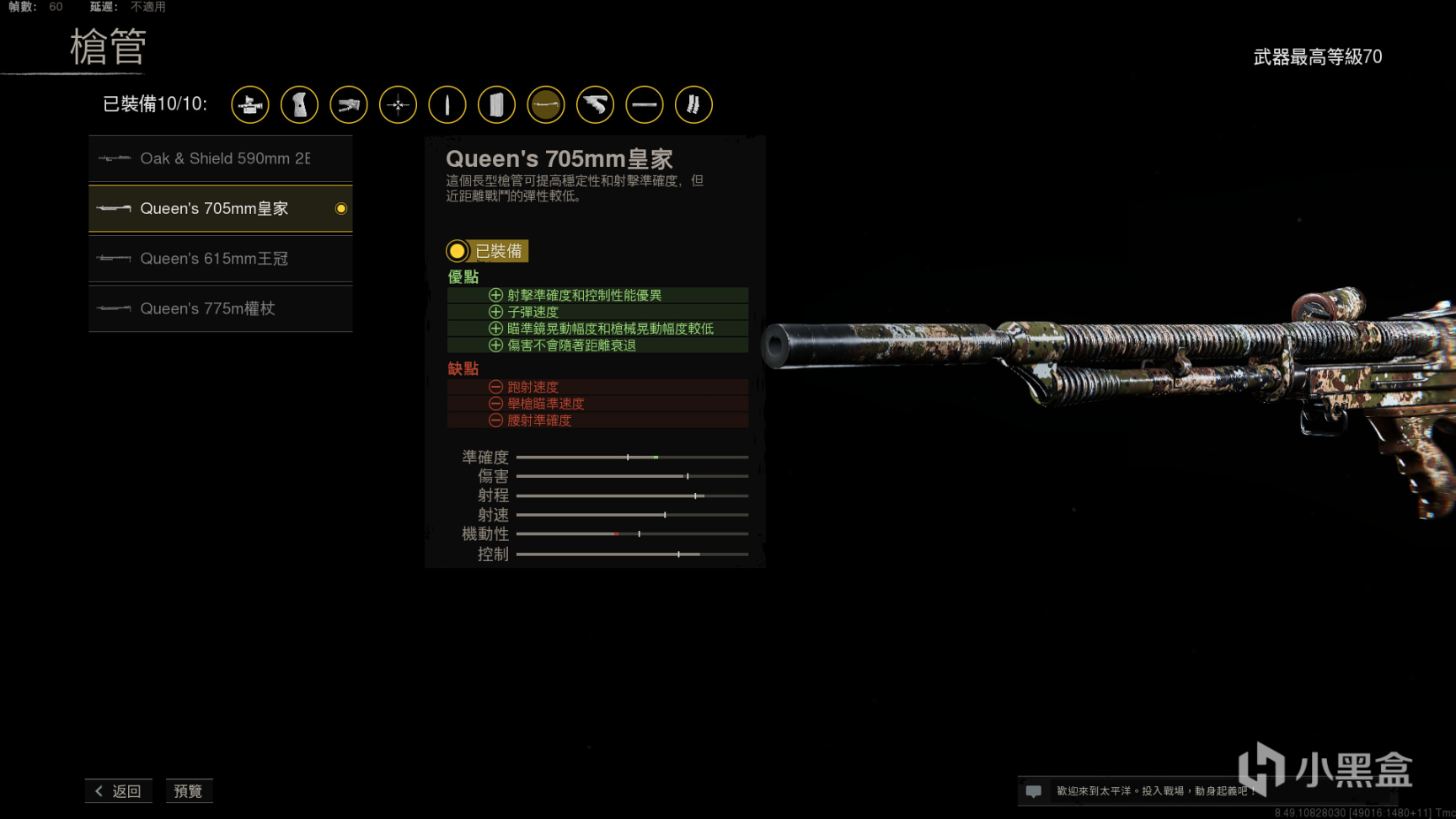This screenshot has height=819, width=1456.
Task: Choose the Queen's 705mm皇家 barrel
Action: point(220,208)
